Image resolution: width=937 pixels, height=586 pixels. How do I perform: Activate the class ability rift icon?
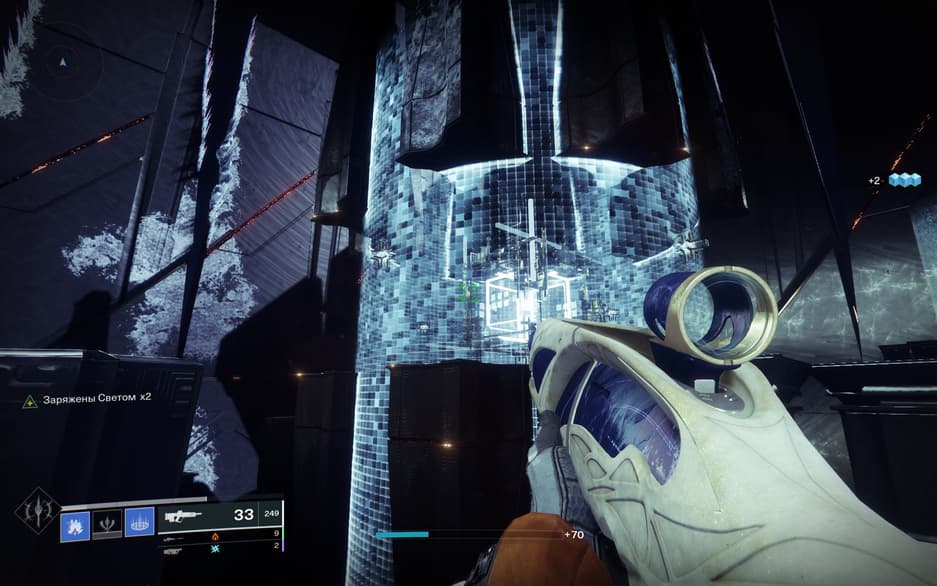point(137,523)
